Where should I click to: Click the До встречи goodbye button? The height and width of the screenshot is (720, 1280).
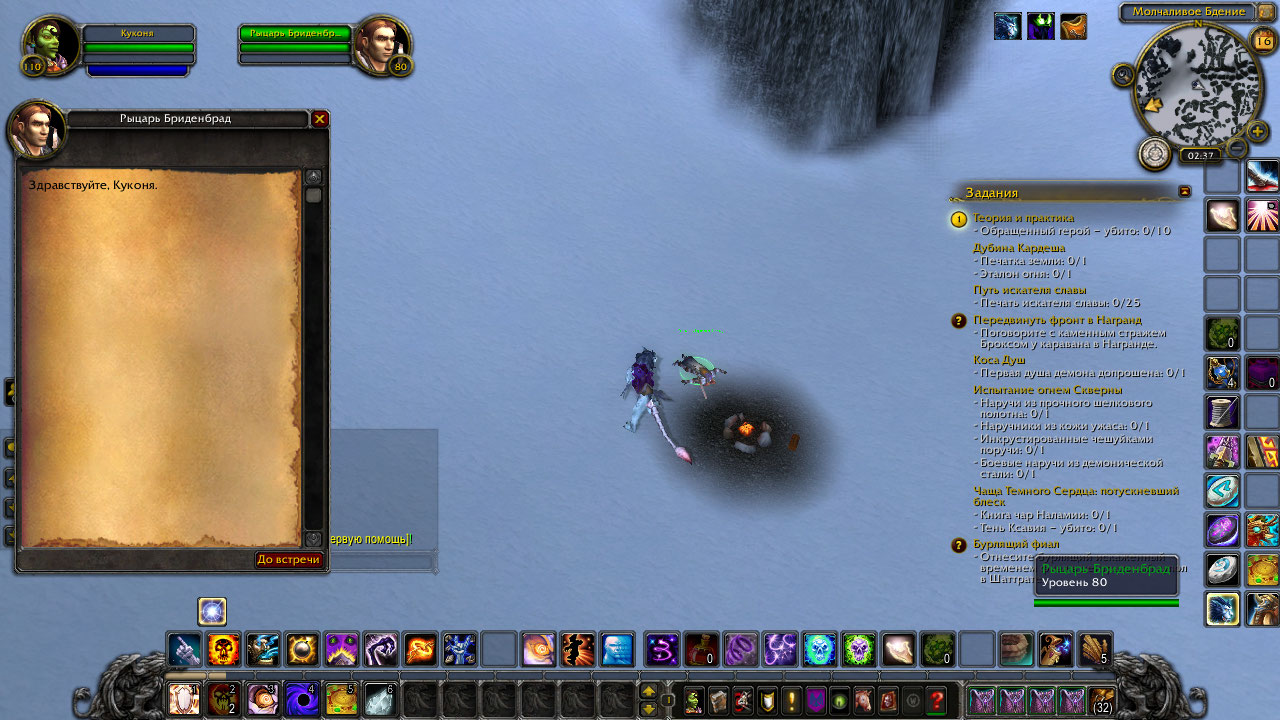click(x=289, y=559)
